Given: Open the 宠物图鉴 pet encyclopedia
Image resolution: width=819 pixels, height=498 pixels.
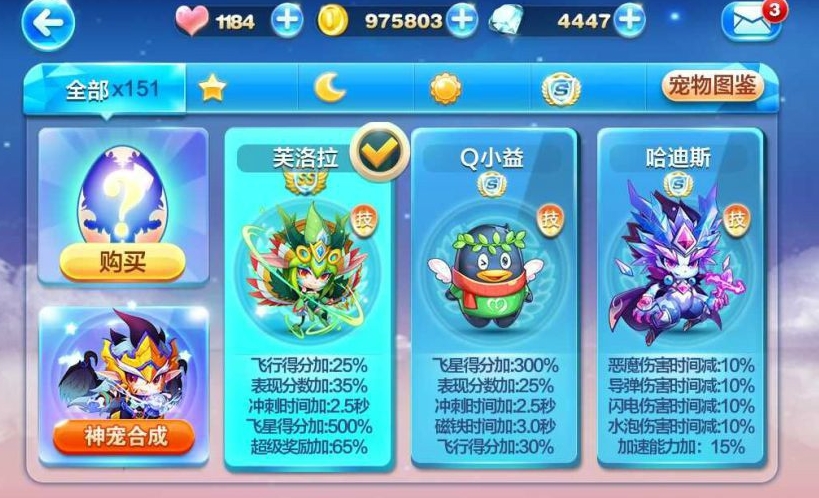Looking at the screenshot, I should [x=712, y=87].
